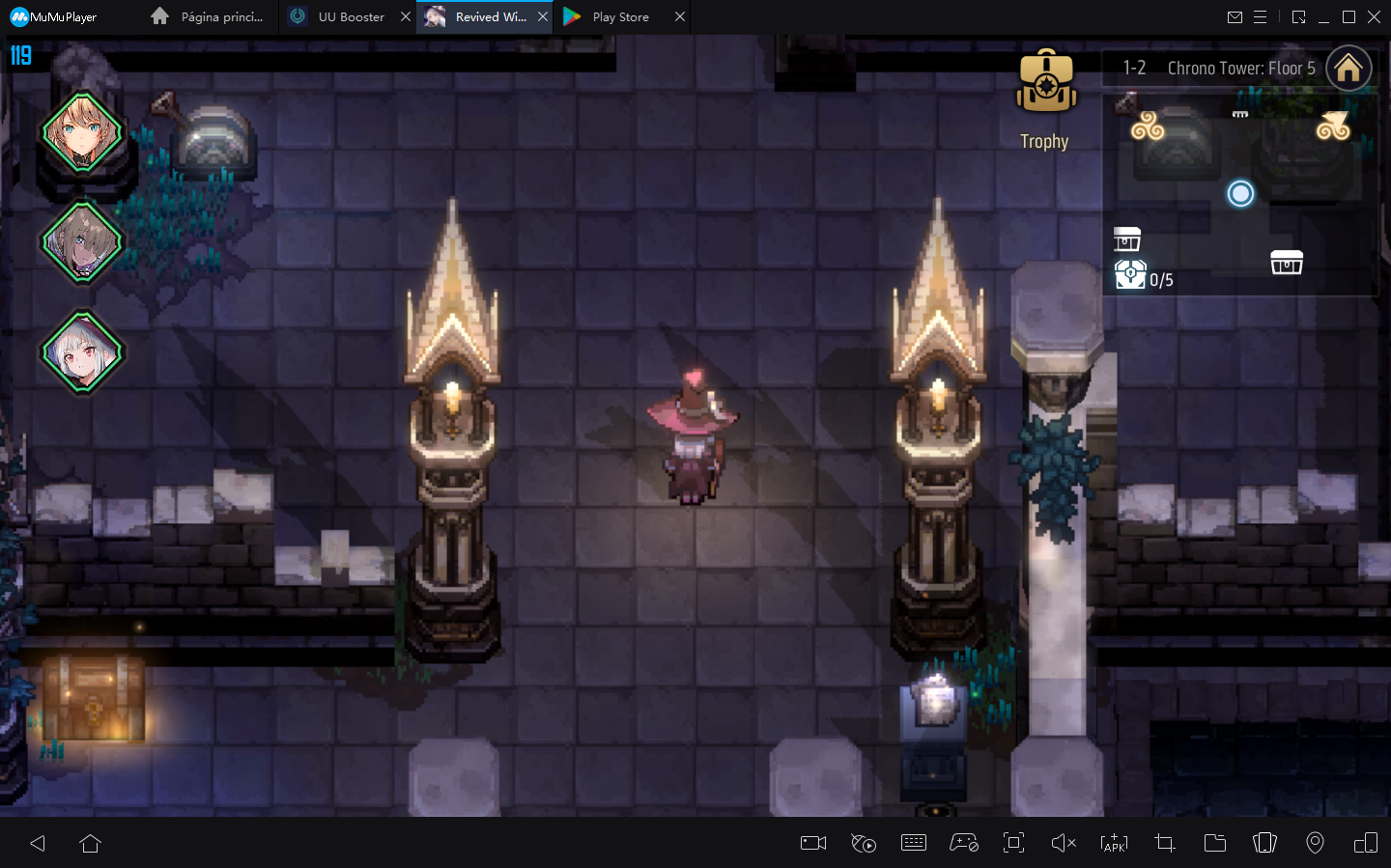1391x868 pixels.
Task: Click the fullscreen mode icon
Action: (x=1013, y=843)
